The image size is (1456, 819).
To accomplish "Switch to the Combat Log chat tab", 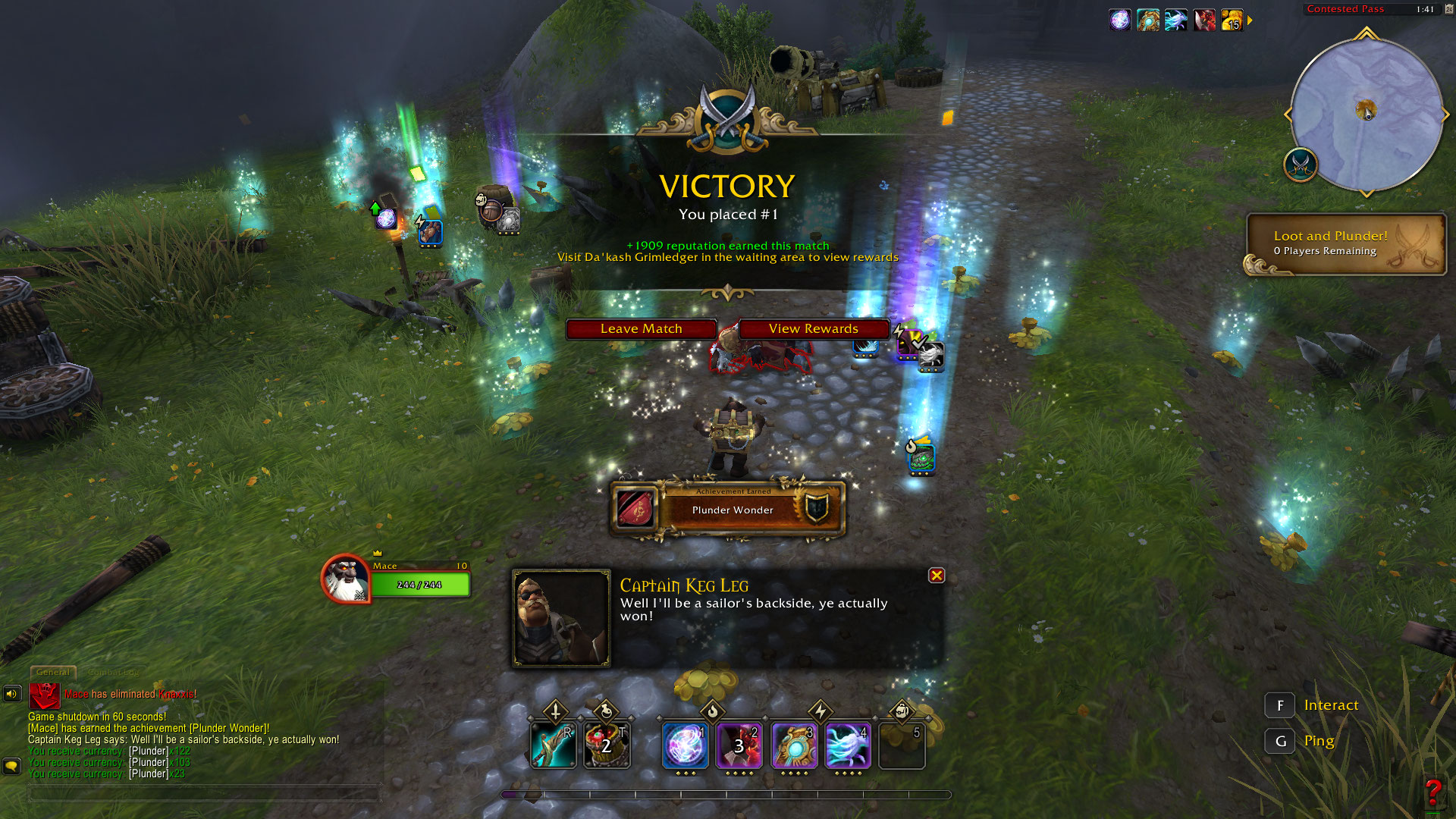I will 113,673.
